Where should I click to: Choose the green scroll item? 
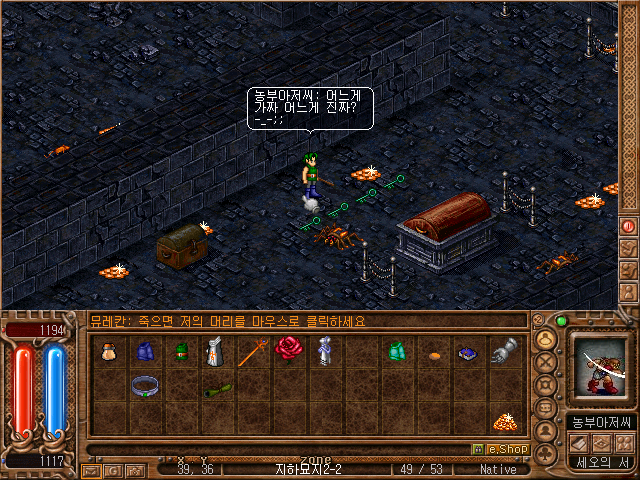click(217, 390)
